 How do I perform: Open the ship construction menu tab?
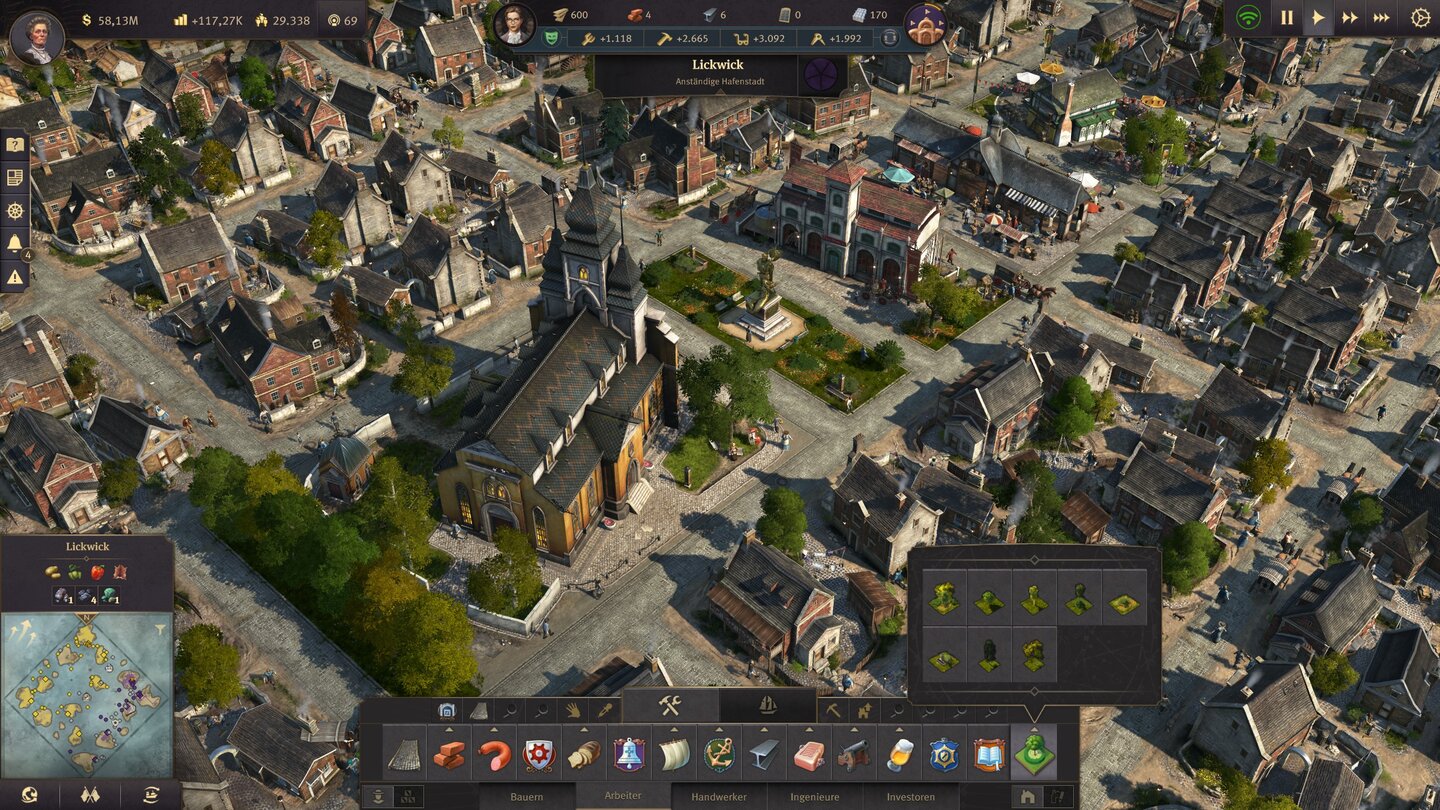767,705
